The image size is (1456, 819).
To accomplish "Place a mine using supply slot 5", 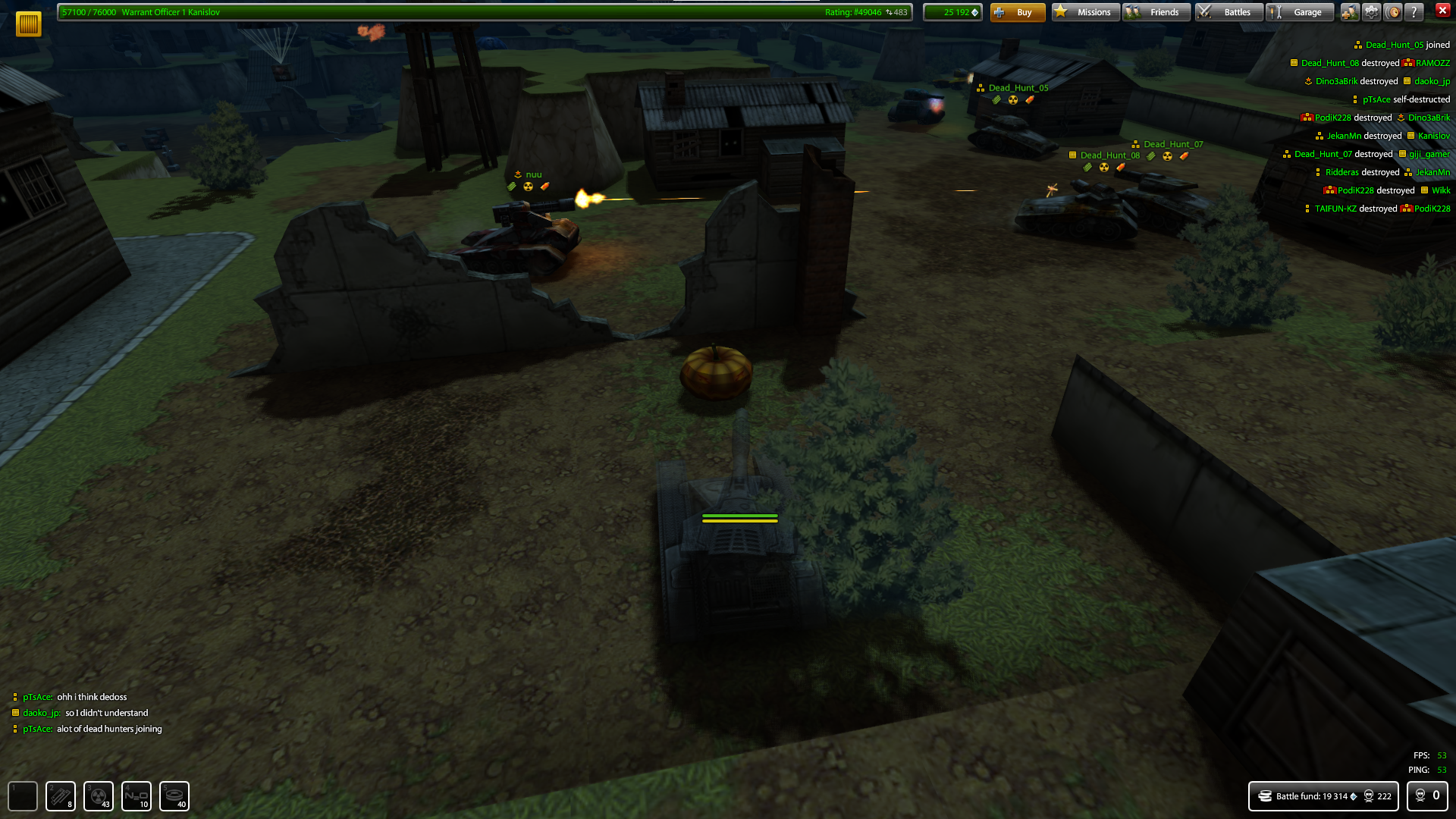I will (x=174, y=796).
